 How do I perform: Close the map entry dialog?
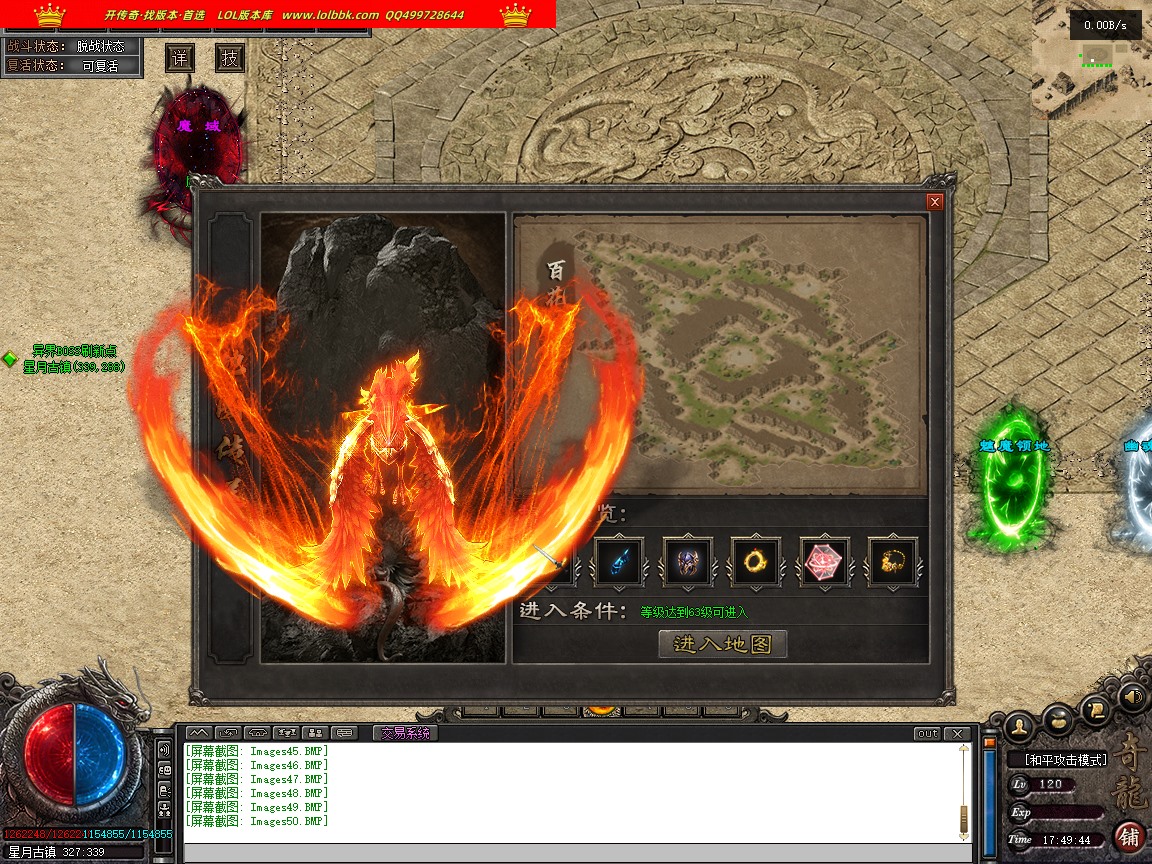(x=935, y=202)
